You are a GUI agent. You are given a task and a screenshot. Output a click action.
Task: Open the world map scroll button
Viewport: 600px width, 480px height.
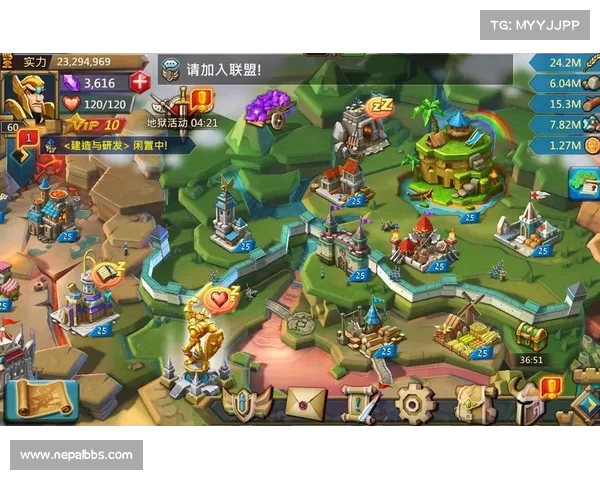pos(40,400)
